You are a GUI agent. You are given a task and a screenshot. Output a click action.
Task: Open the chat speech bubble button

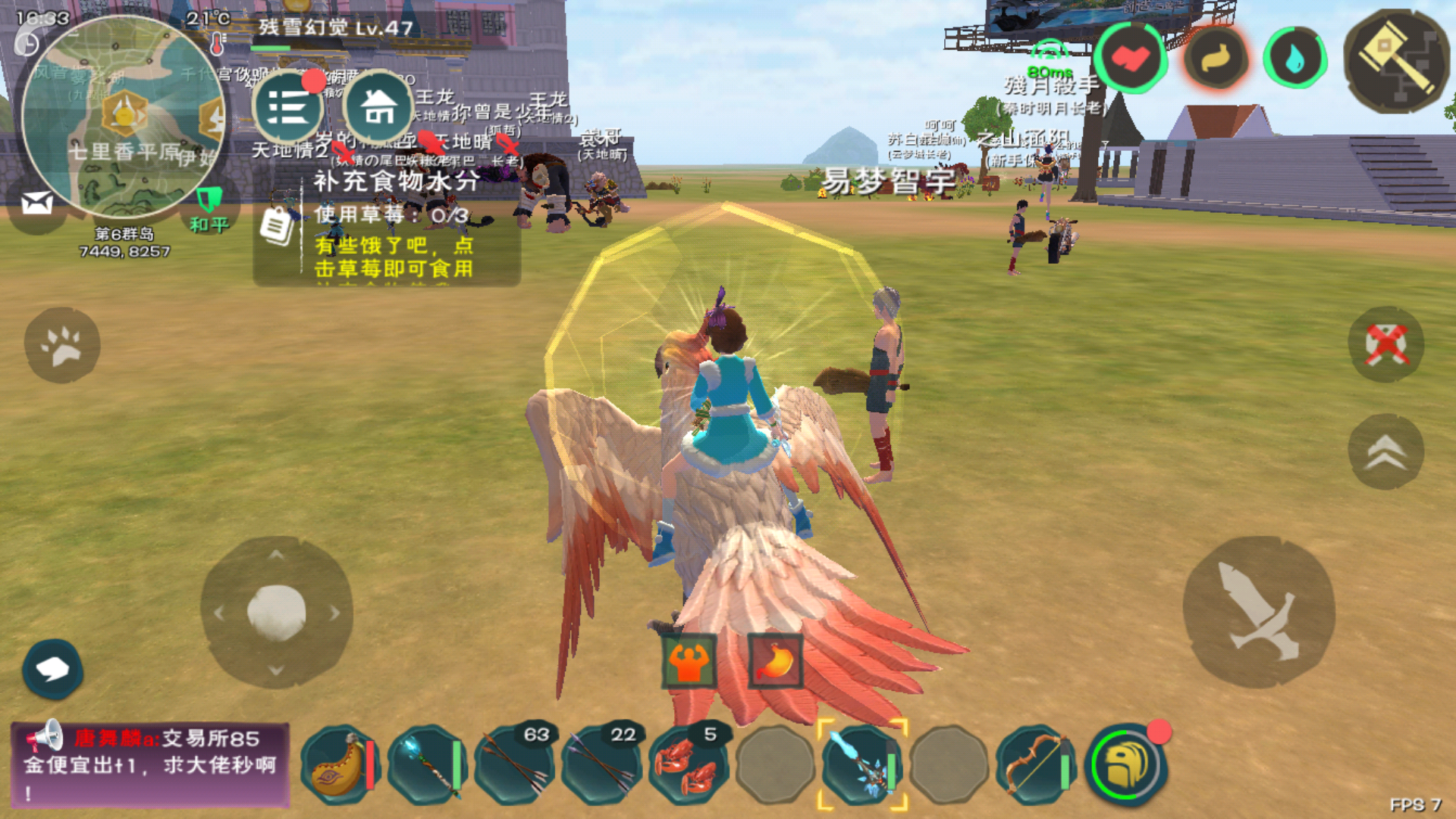click(52, 669)
